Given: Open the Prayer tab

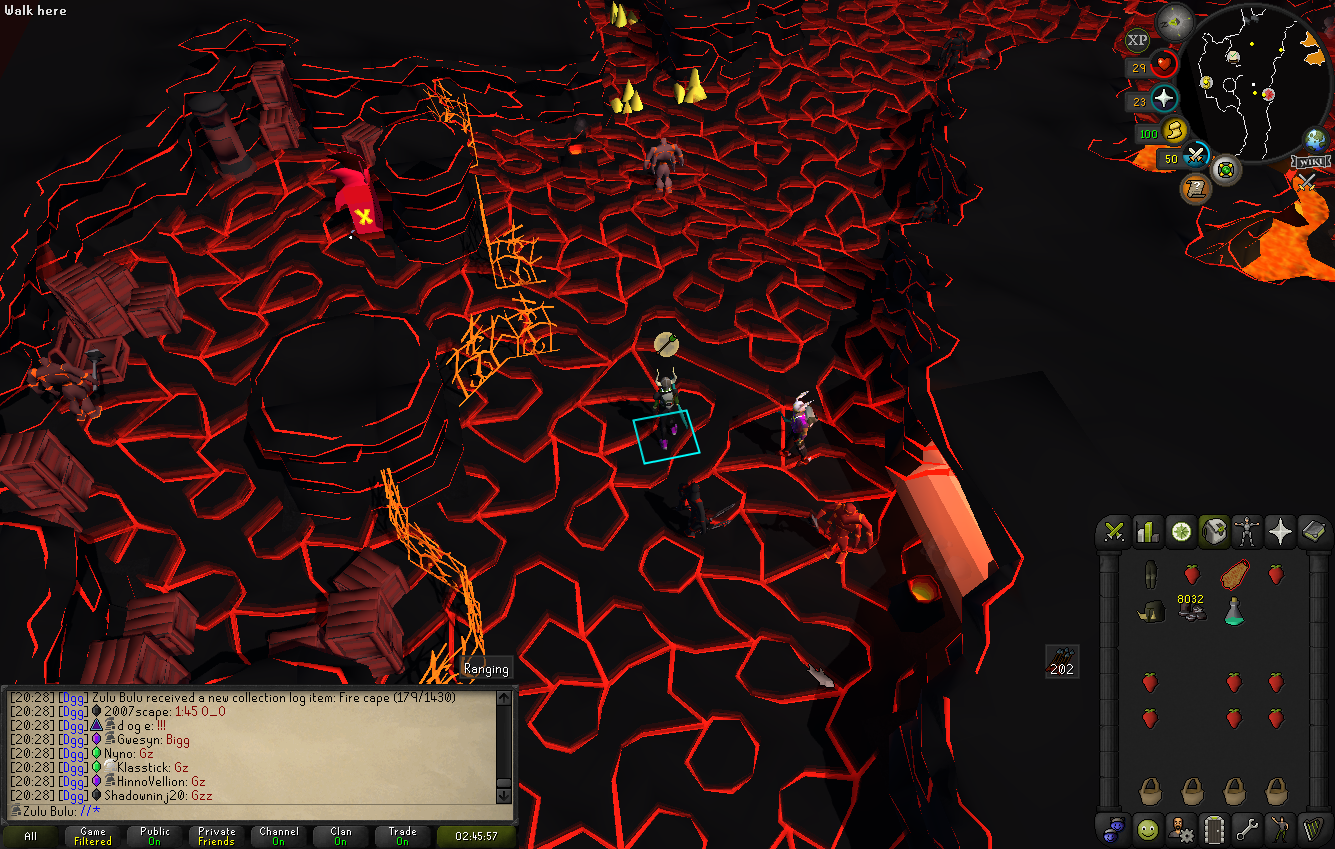Looking at the screenshot, I should tap(1280, 532).
